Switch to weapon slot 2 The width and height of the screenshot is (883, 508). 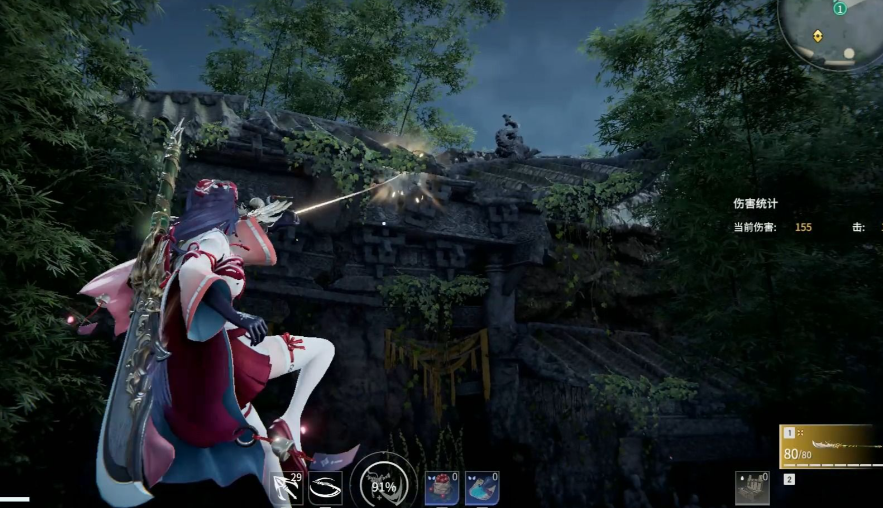(x=789, y=480)
